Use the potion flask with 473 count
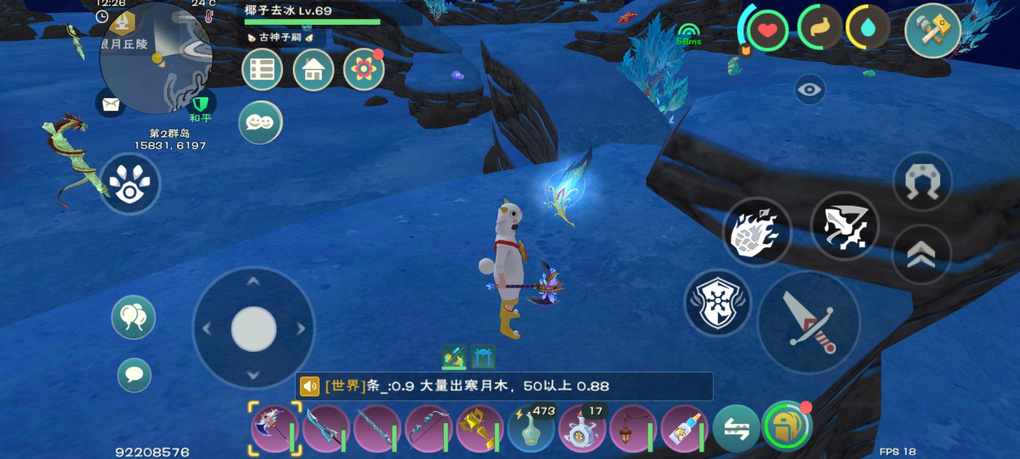The height and width of the screenshot is (459, 1020). 531,428
